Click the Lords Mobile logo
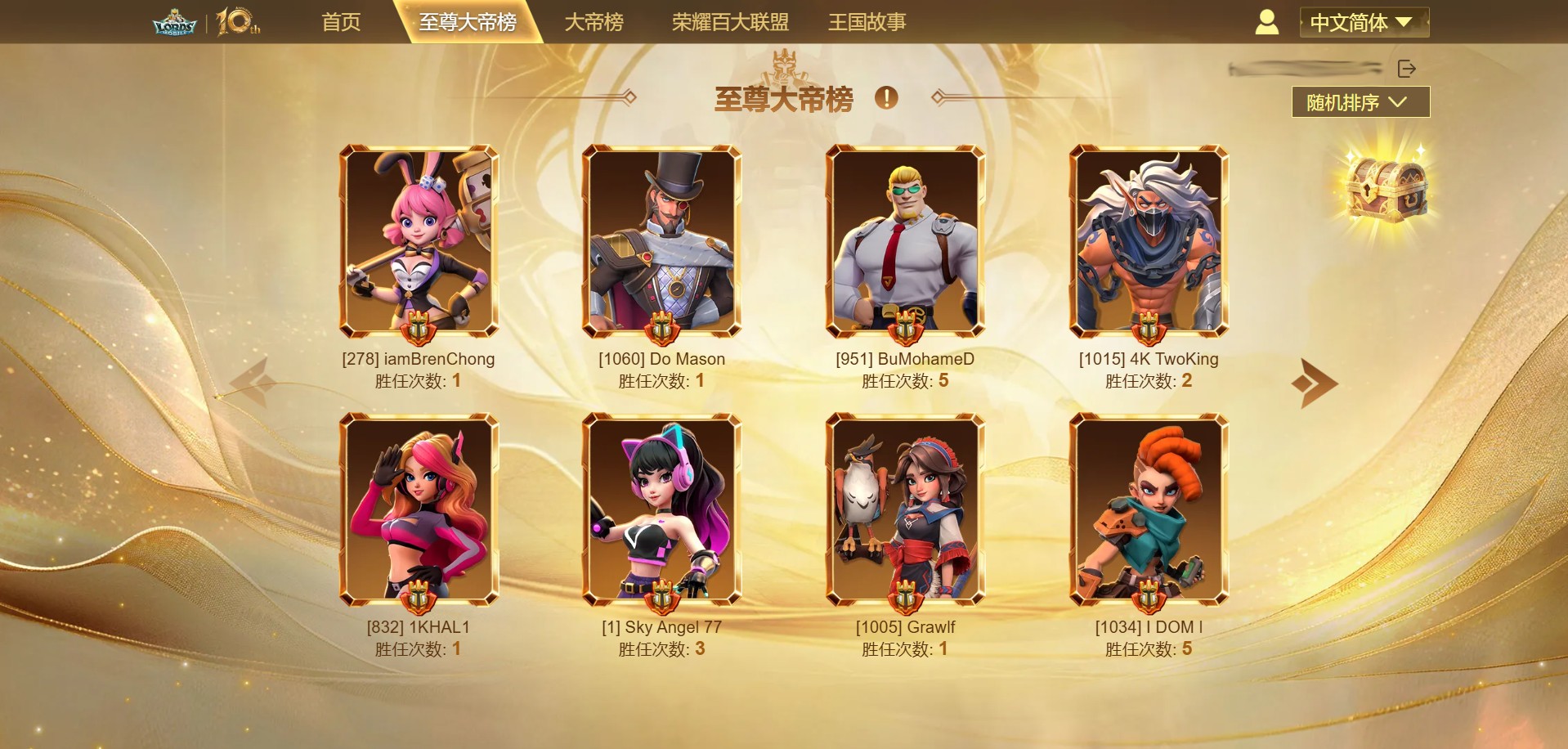This screenshot has height=749, width=1568. 175,21
